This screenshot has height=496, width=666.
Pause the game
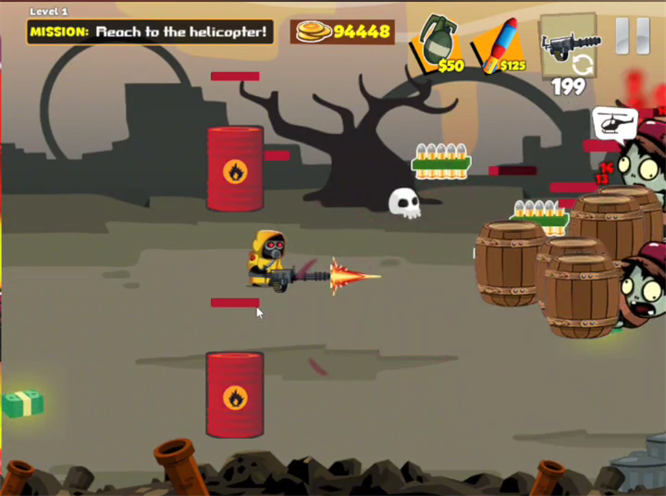coord(631,36)
